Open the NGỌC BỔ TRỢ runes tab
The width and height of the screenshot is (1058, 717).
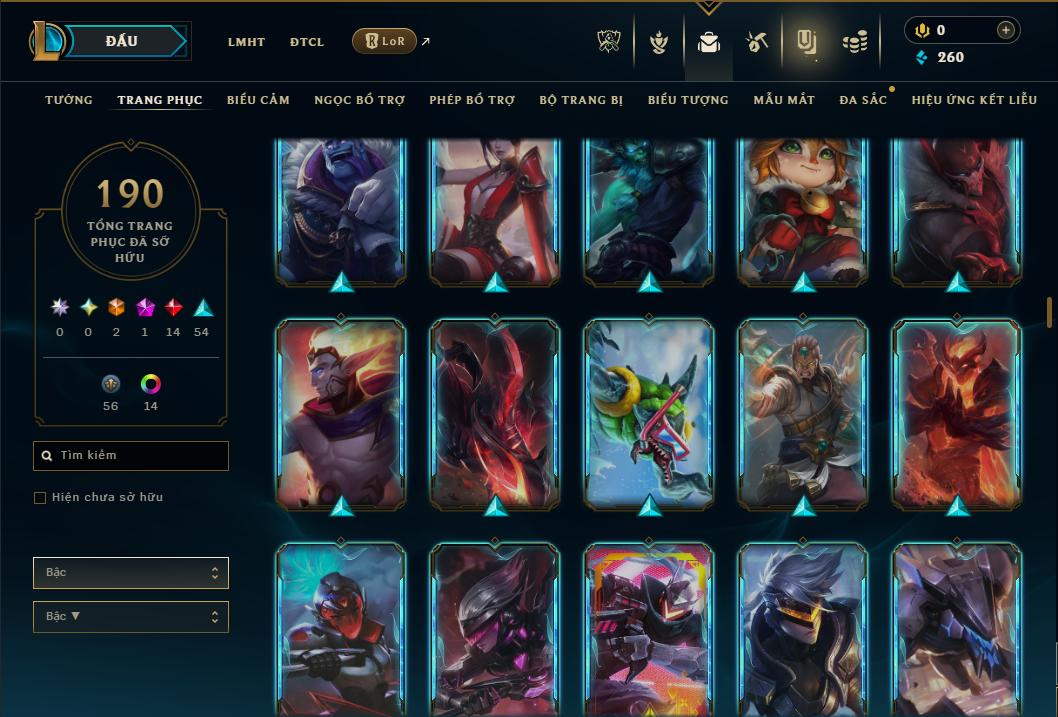[359, 100]
